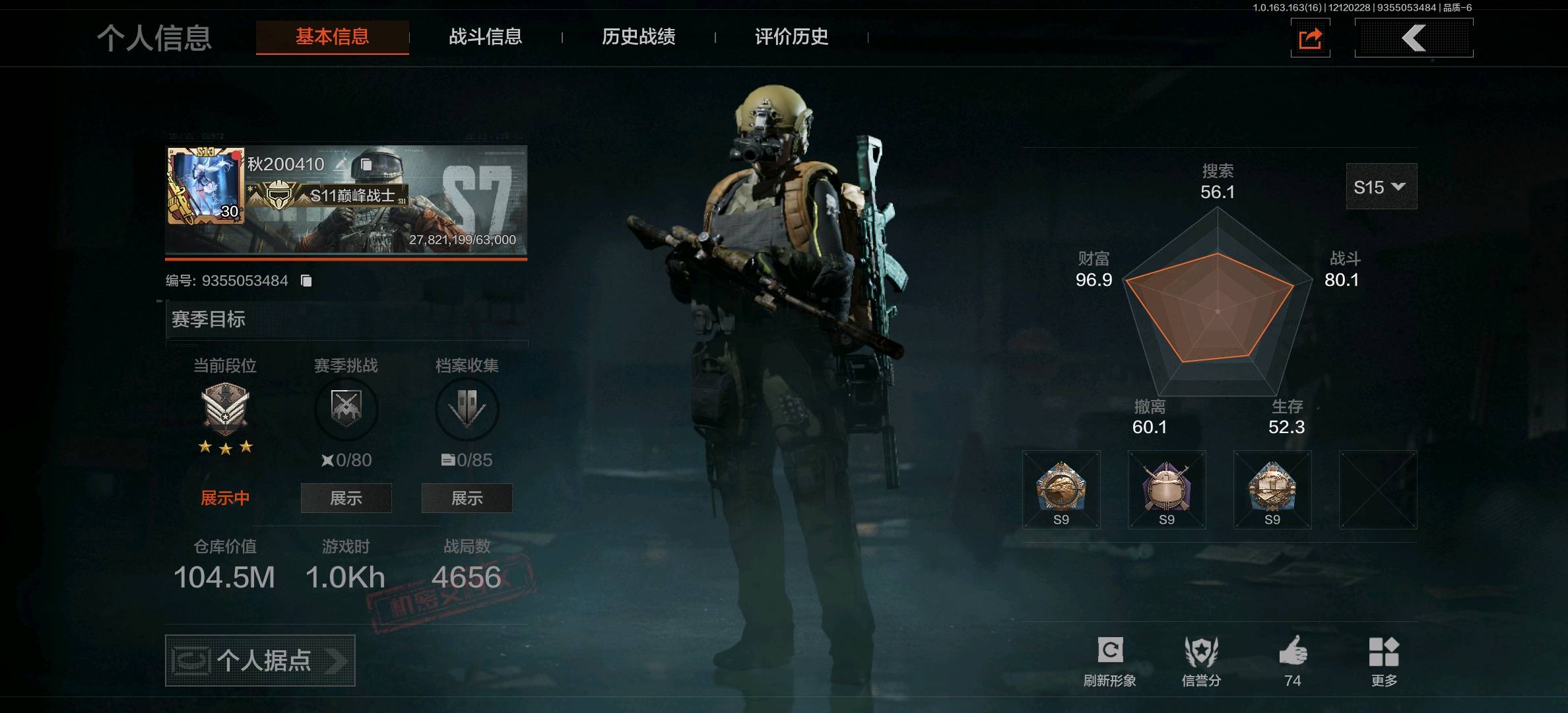Open the 更多 more options
The image size is (1568, 713).
coord(1384,660)
